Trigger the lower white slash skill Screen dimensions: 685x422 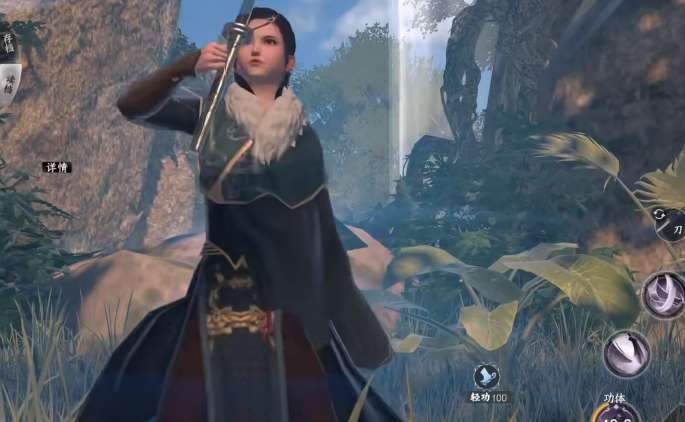coord(627,354)
